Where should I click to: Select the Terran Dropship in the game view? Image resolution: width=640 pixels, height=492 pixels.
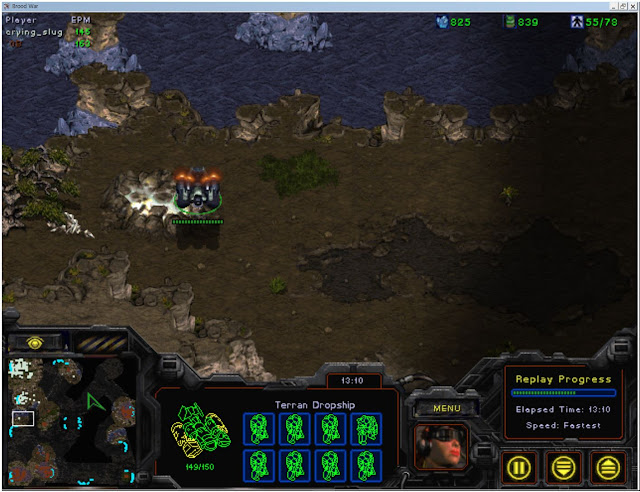(x=198, y=192)
